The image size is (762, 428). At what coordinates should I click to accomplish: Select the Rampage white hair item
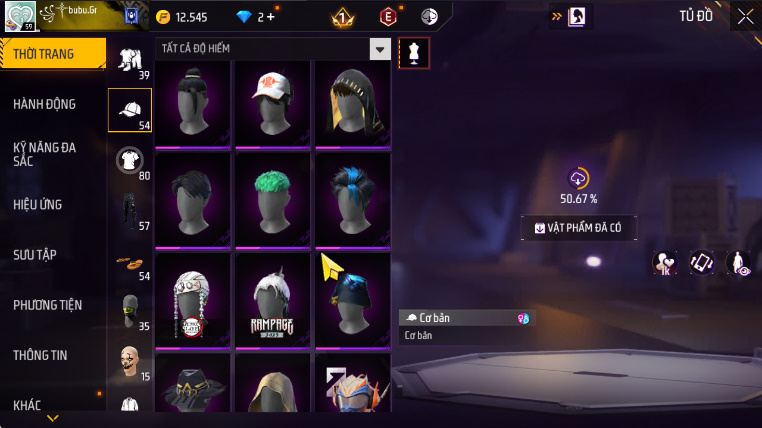pos(273,298)
